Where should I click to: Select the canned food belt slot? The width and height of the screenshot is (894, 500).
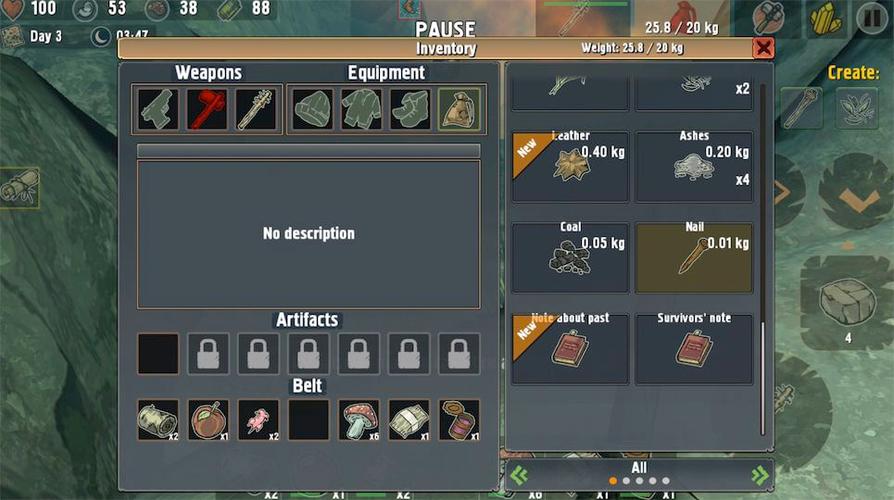pyautogui.click(x=459, y=420)
